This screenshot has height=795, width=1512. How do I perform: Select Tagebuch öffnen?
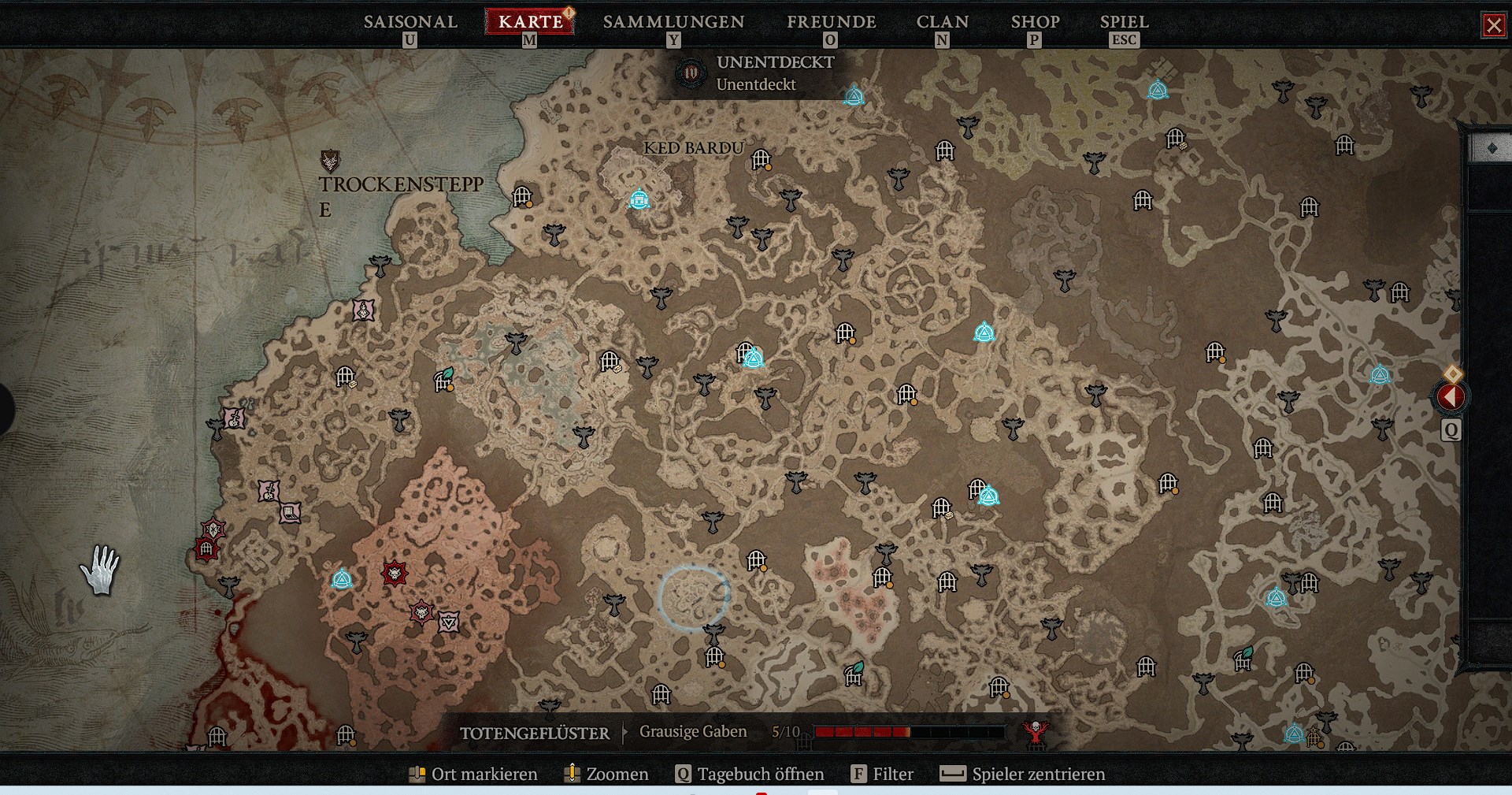(750, 774)
